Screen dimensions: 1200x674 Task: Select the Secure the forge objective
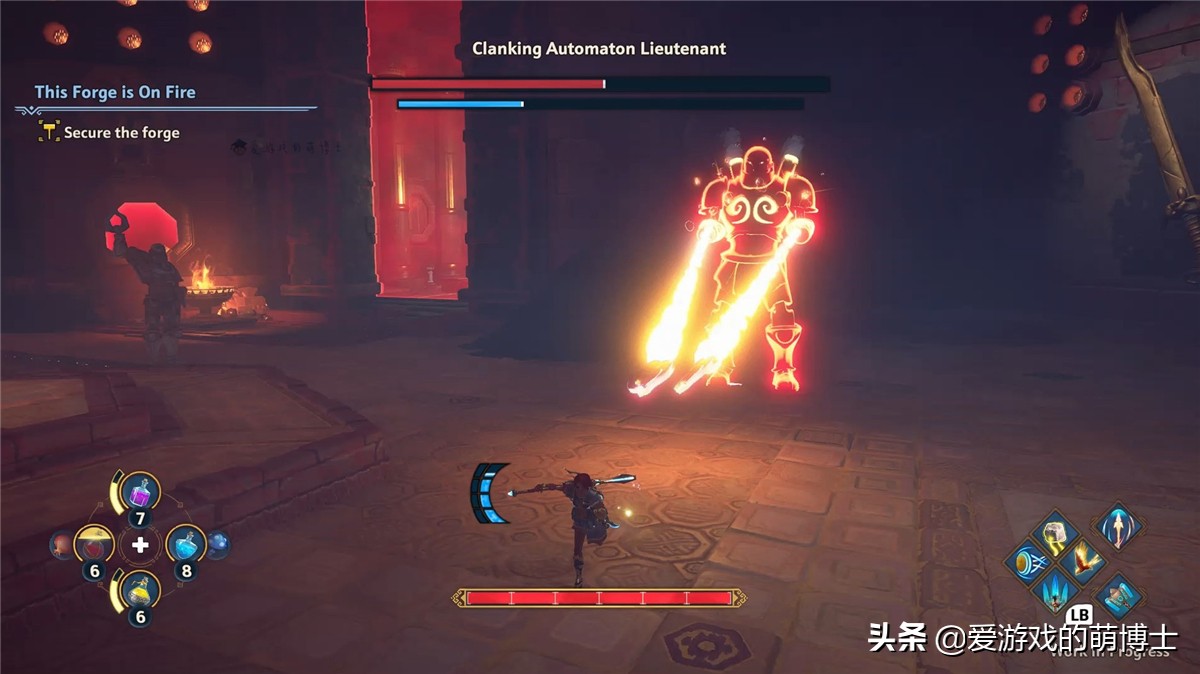[x=121, y=132]
